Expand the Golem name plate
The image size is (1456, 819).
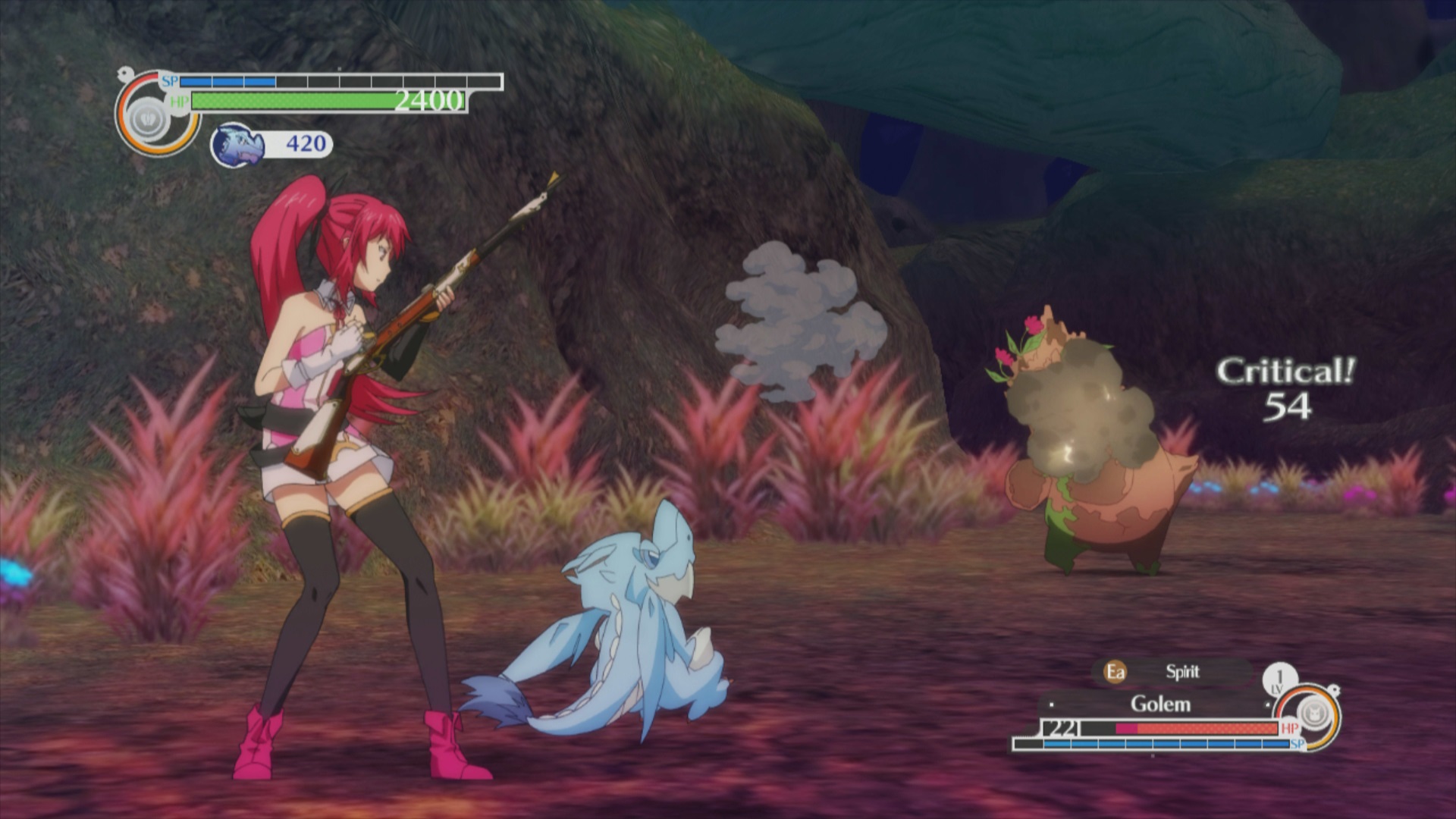[x=1161, y=704]
